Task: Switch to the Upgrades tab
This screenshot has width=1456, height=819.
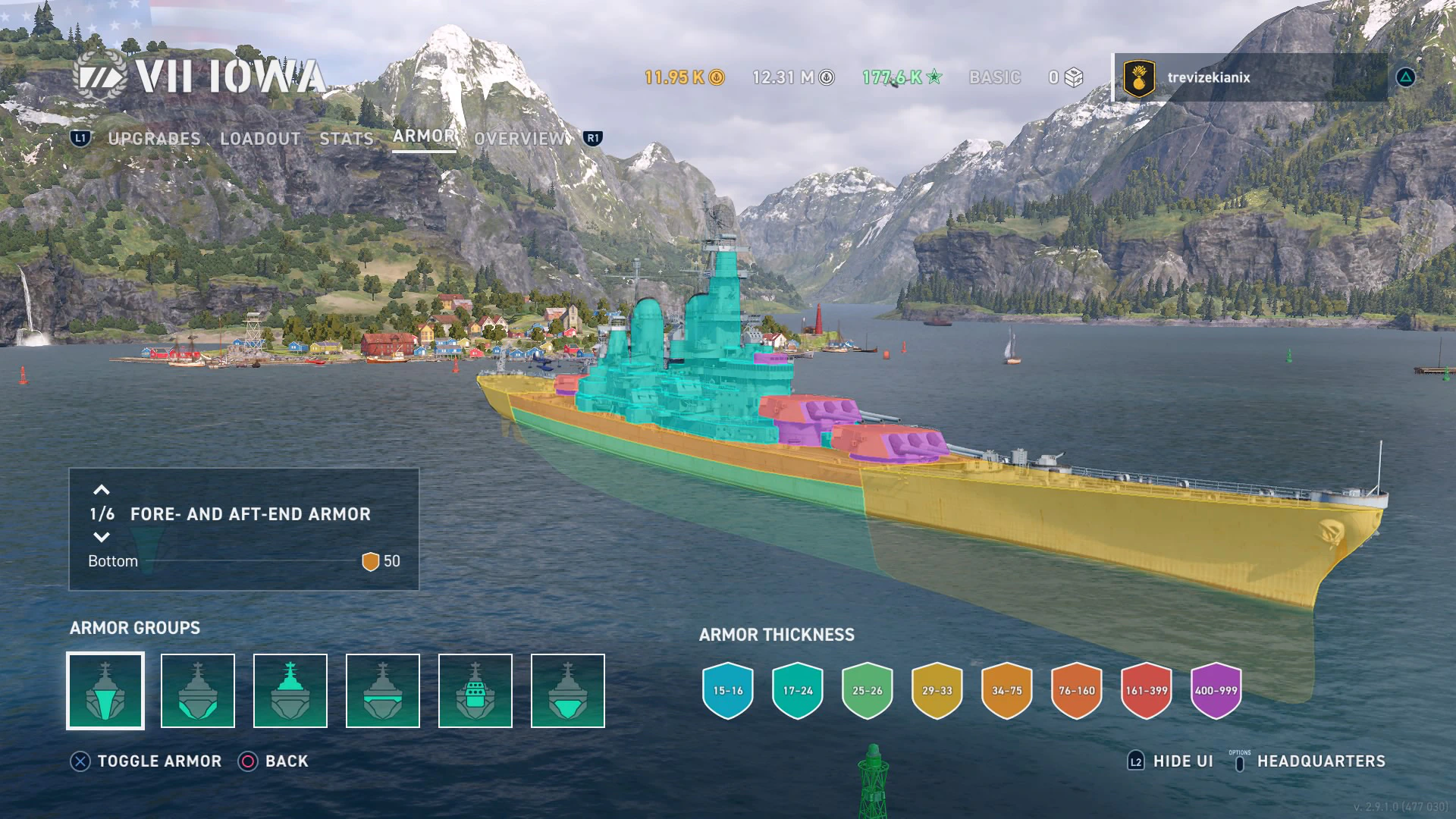Action: click(154, 139)
